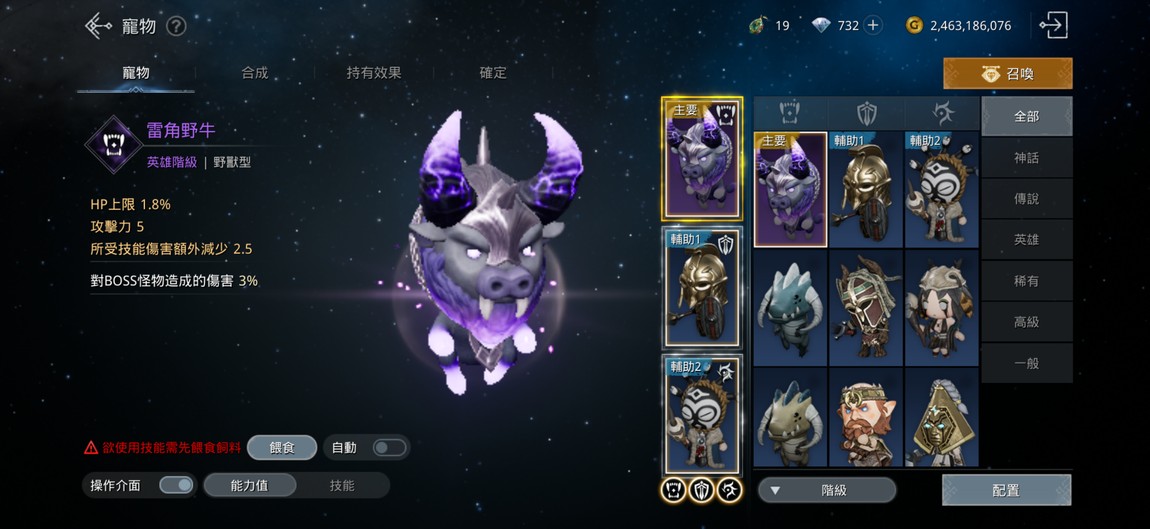
Task: Exit the pet screen via door icon
Action: [1053, 26]
